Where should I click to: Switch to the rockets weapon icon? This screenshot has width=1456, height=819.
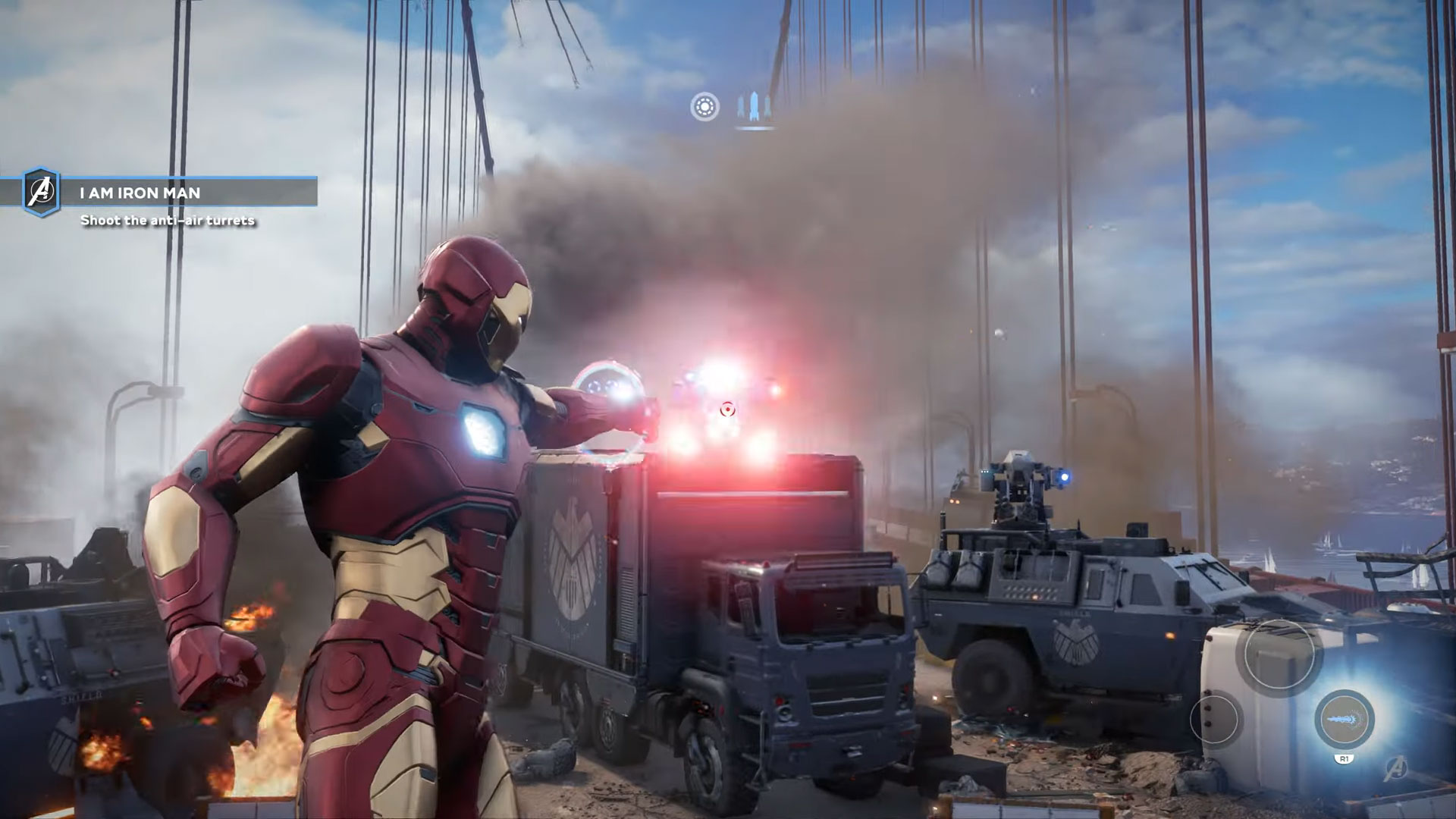(754, 108)
